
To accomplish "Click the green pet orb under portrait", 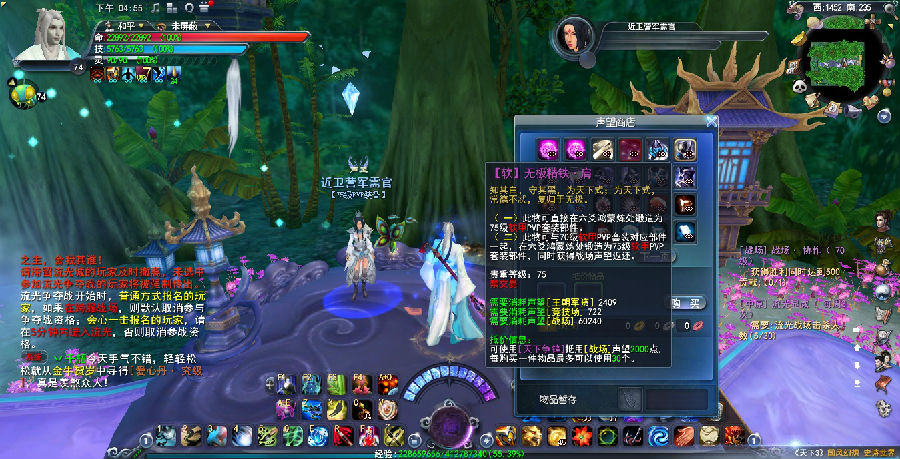I will [24, 95].
